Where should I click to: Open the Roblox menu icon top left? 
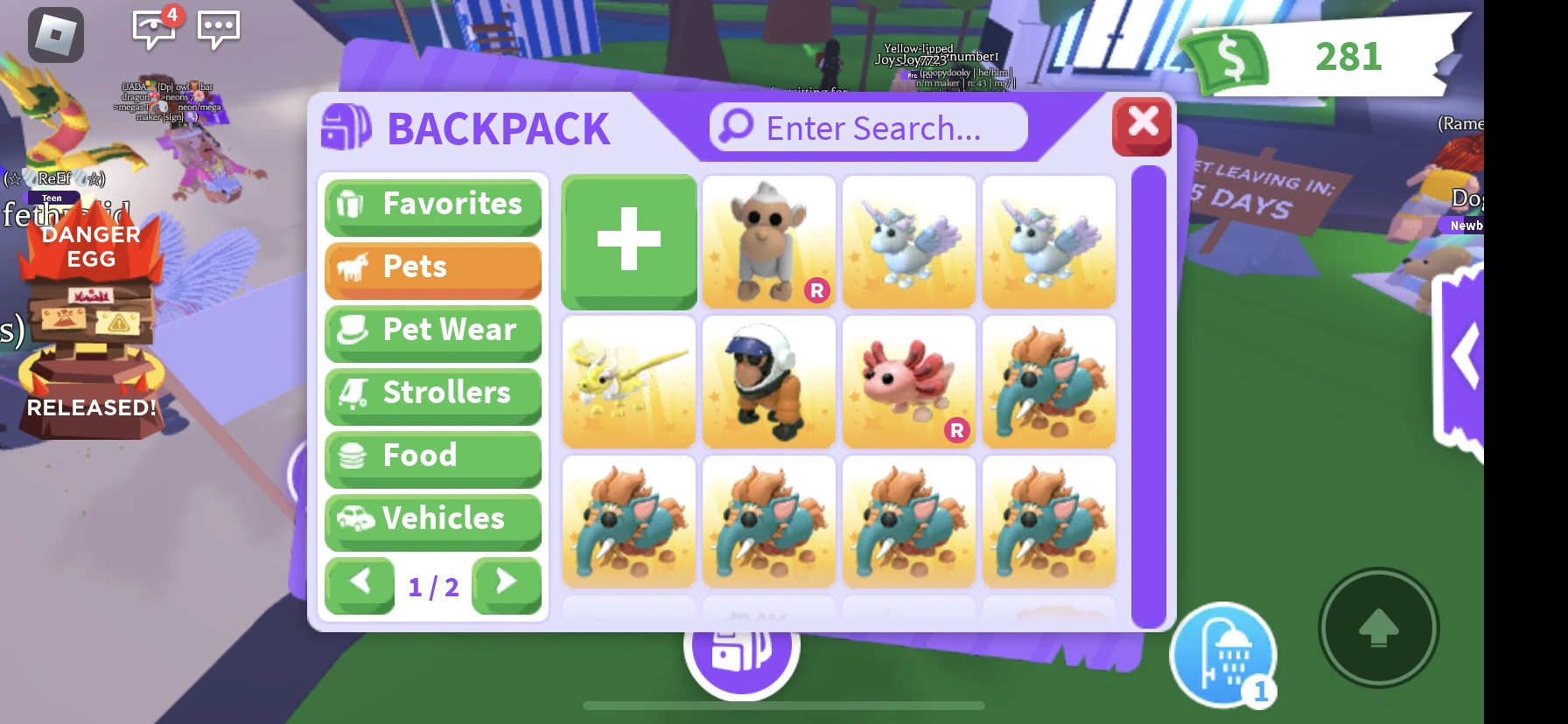click(x=56, y=33)
